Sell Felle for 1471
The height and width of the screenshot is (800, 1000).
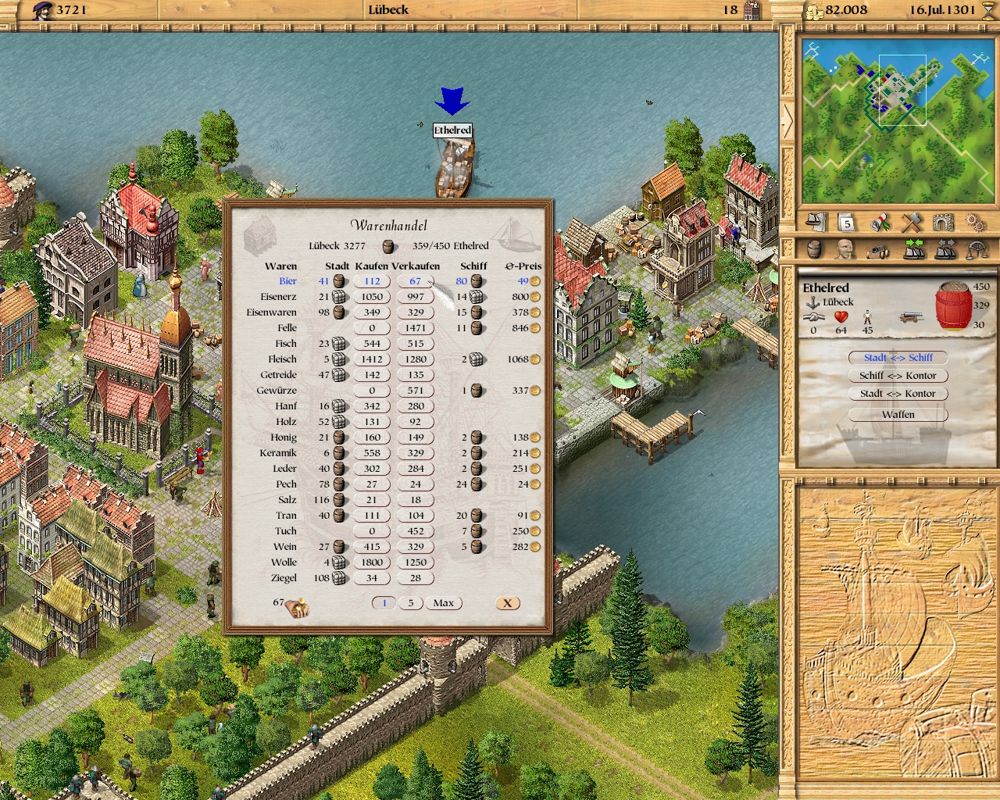coord(415,328)
